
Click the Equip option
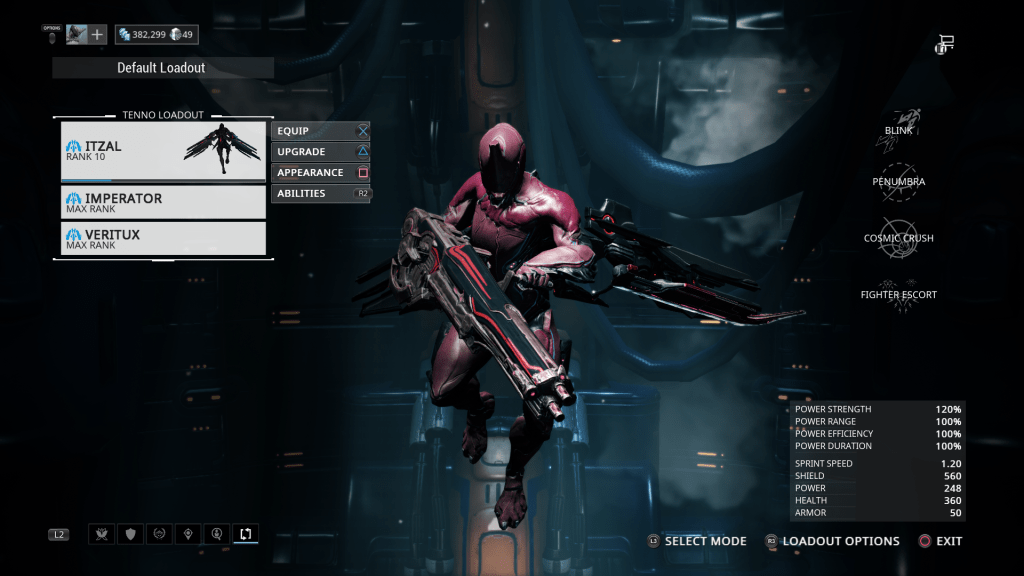[320, 131]
